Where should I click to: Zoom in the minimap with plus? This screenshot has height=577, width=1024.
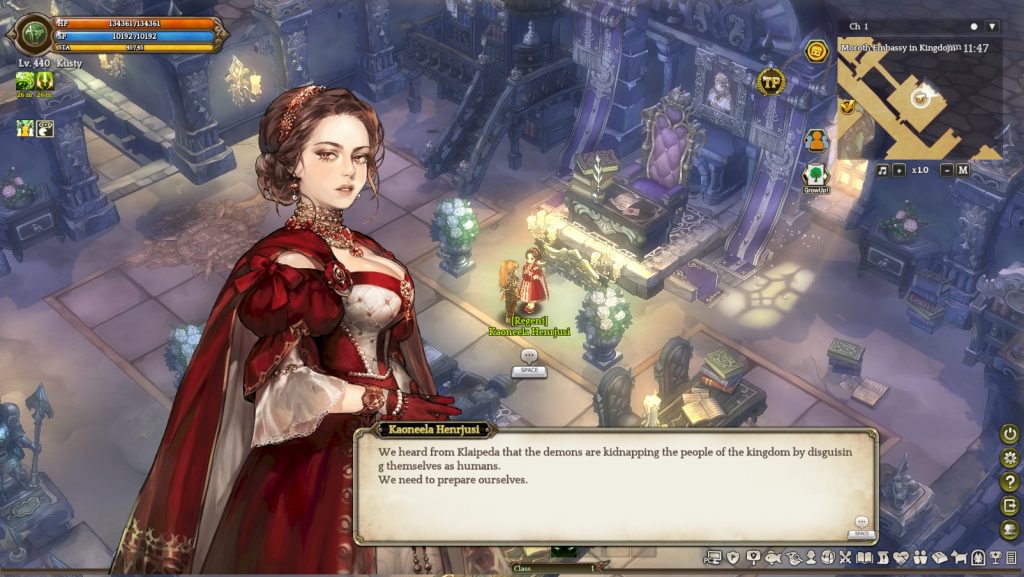coord(899,170)
